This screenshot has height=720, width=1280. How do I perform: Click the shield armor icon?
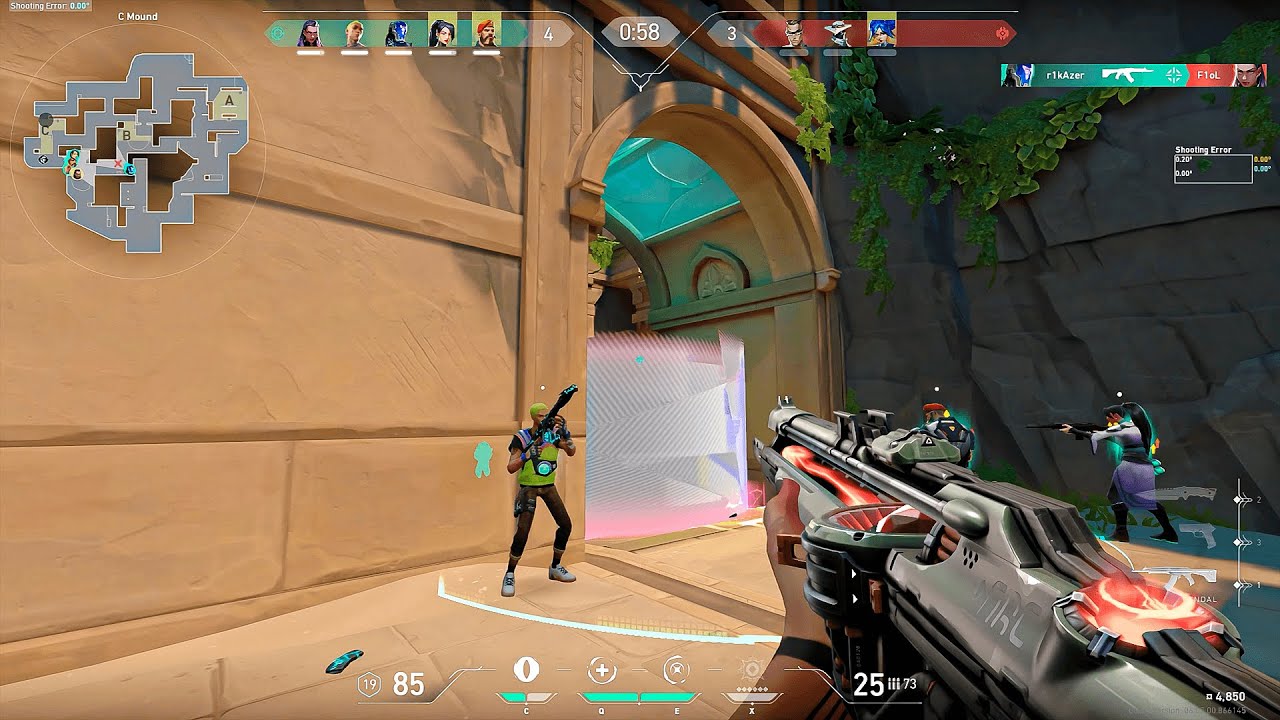(x=370, y=684)
